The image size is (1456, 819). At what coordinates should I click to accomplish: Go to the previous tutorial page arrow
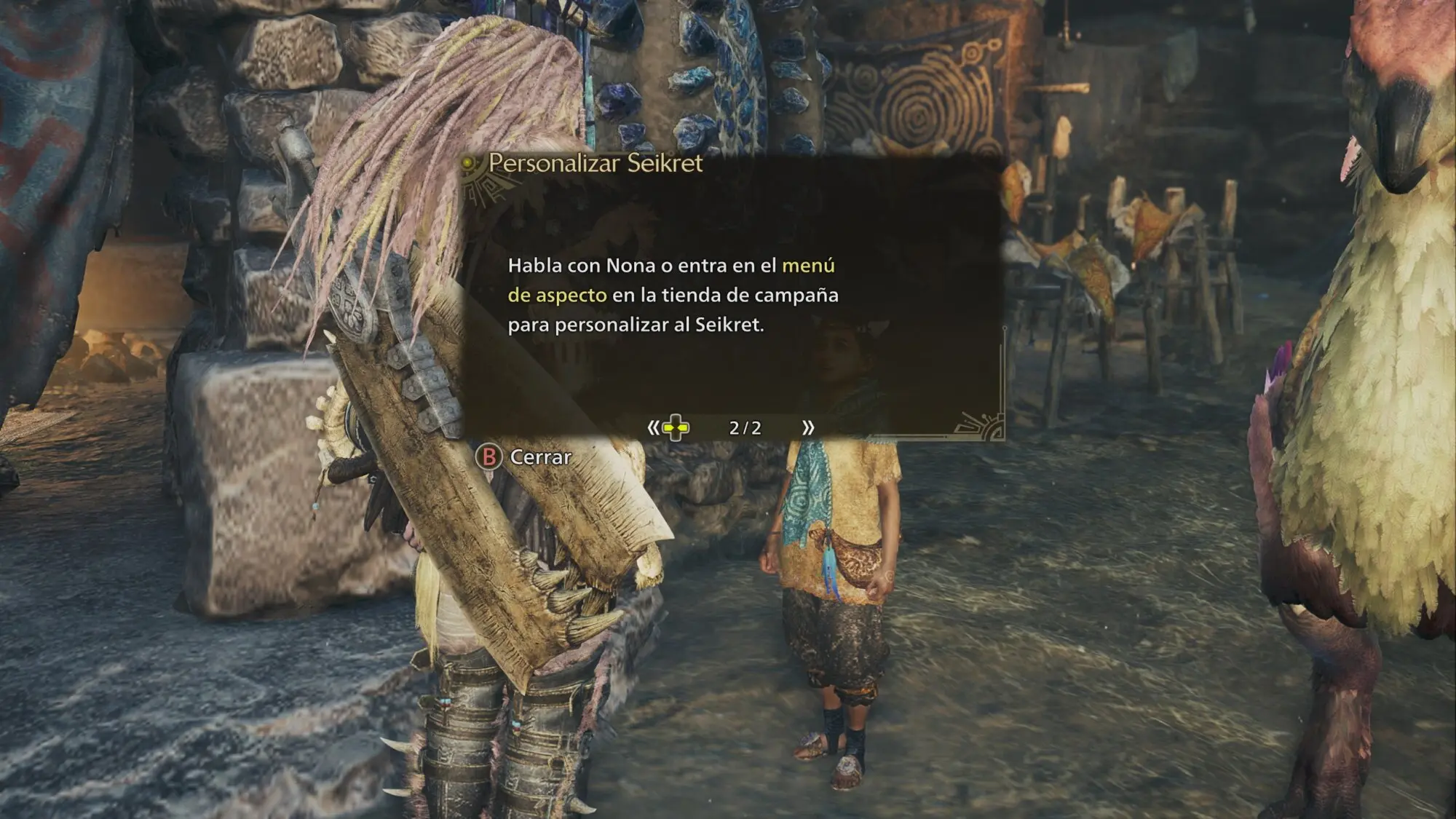tap(653, 427)
